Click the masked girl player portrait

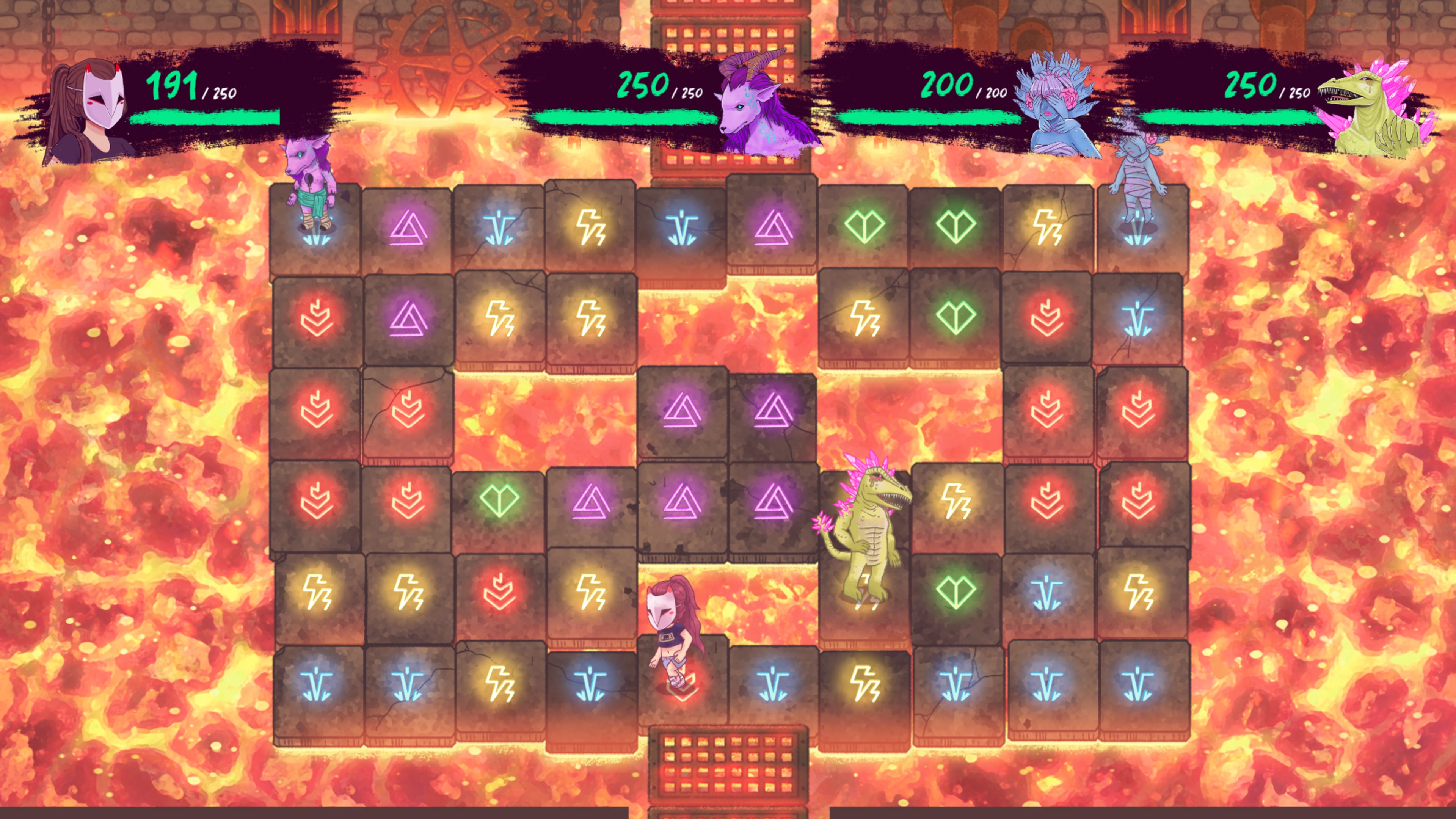91,110
